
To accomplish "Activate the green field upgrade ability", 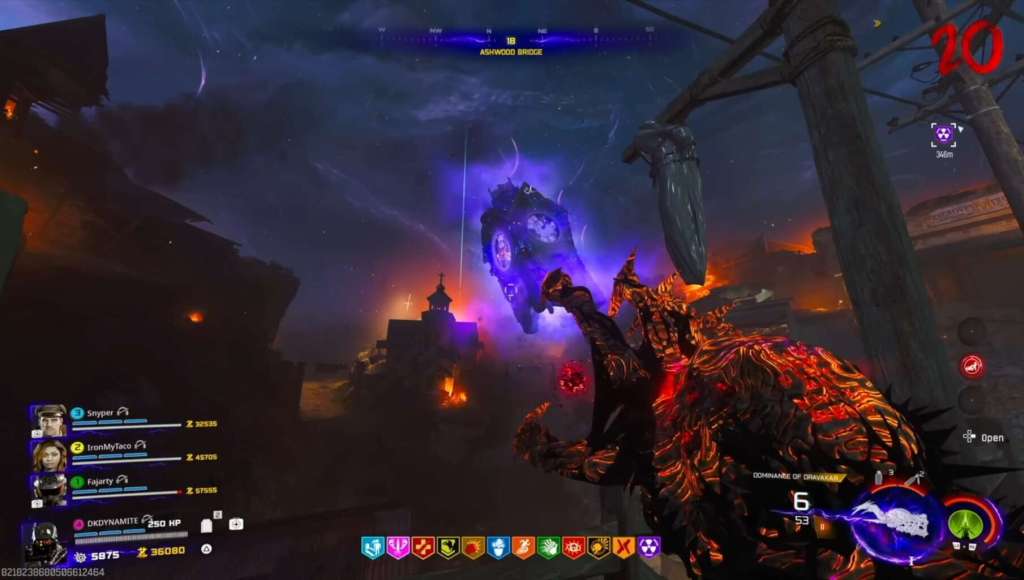I will click(965, 522).
